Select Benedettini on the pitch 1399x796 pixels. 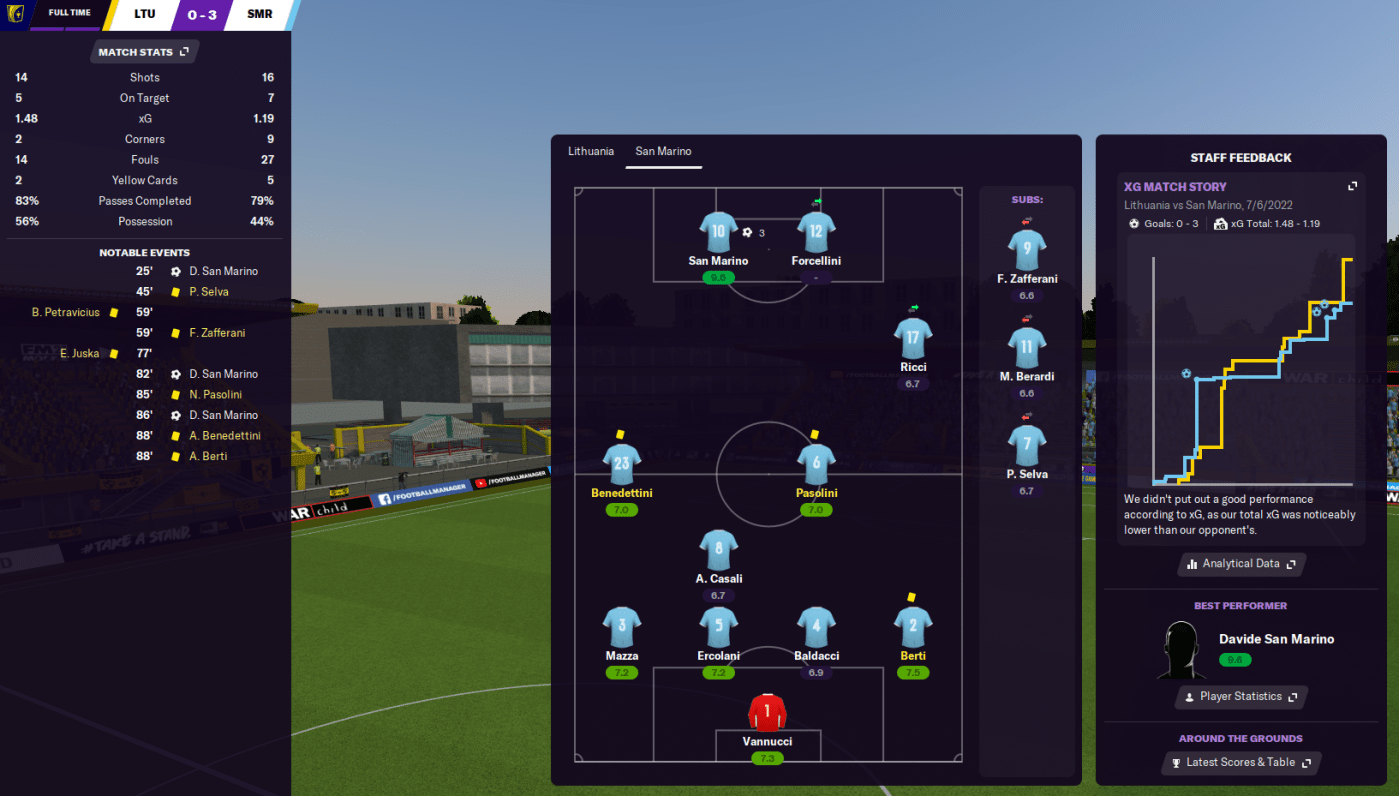pyautogui.click(x=621, y=466)
